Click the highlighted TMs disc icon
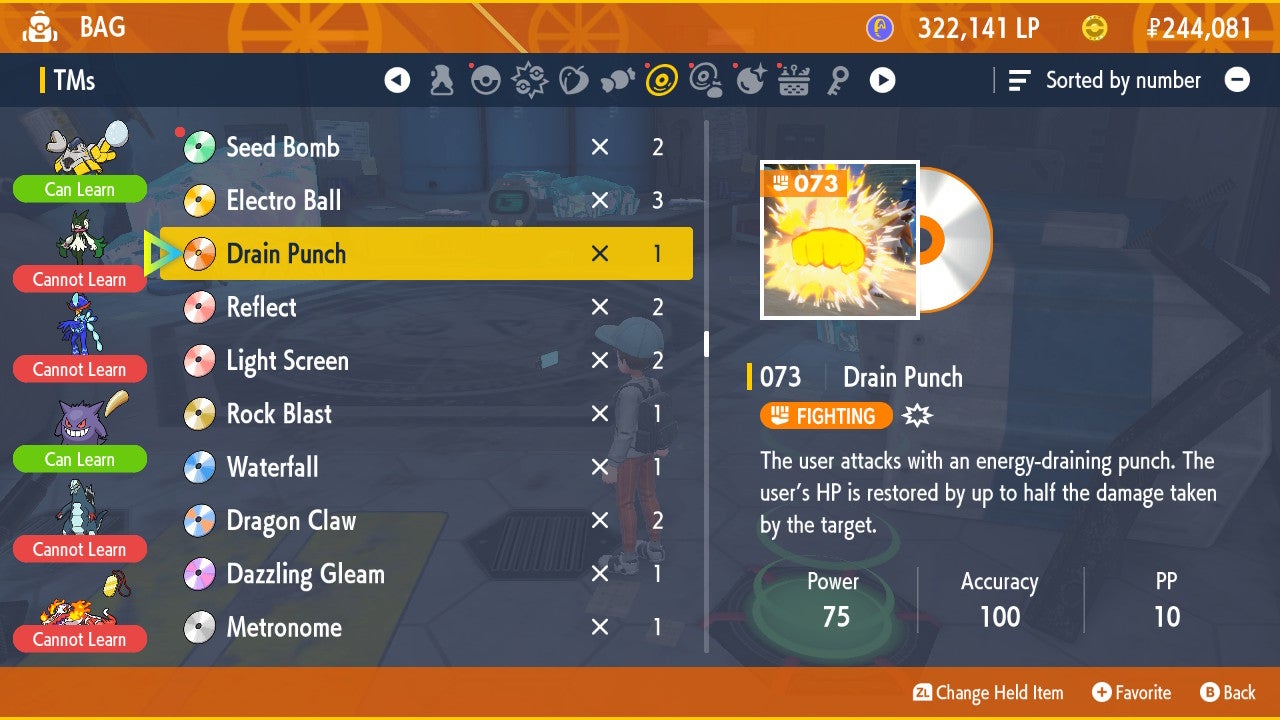This screenshot has height=720, width=1280. click(x=660, y=80)
